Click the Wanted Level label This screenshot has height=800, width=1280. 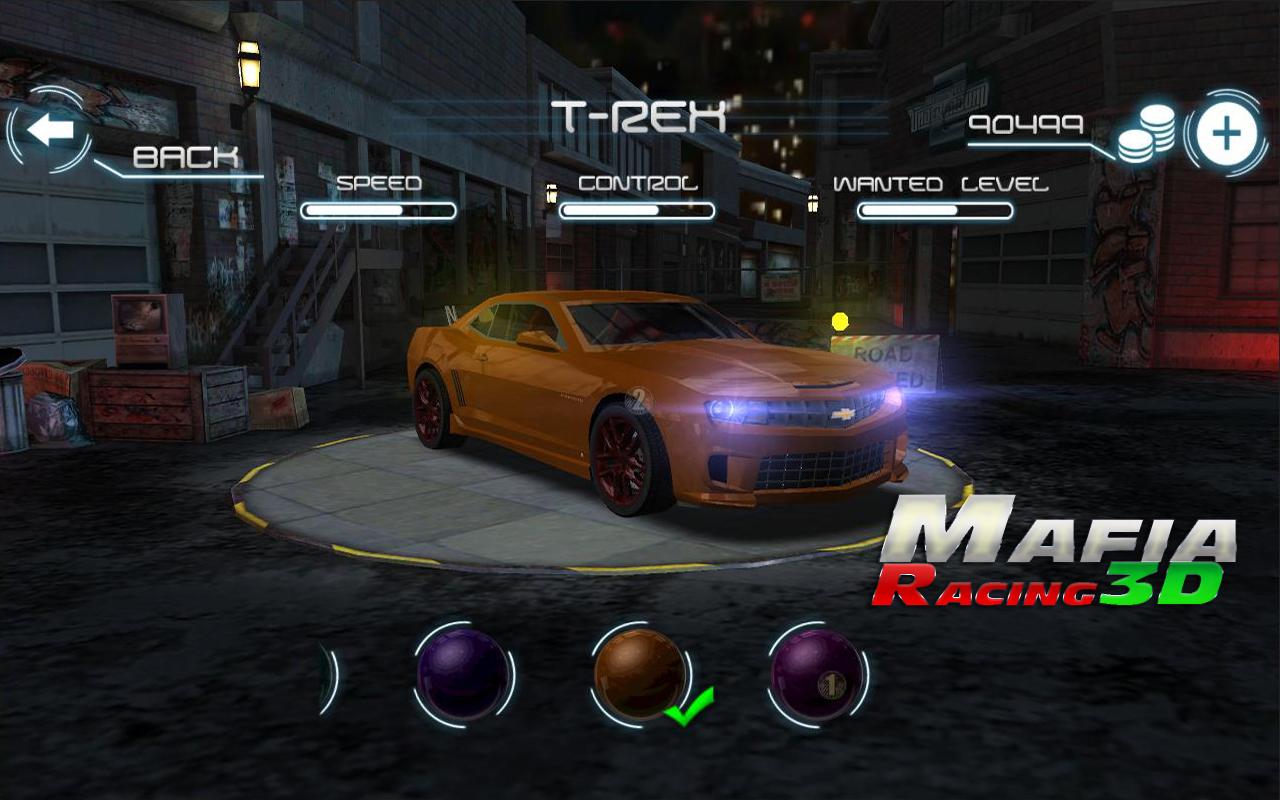pyautogui.click(x=943, y=183)
